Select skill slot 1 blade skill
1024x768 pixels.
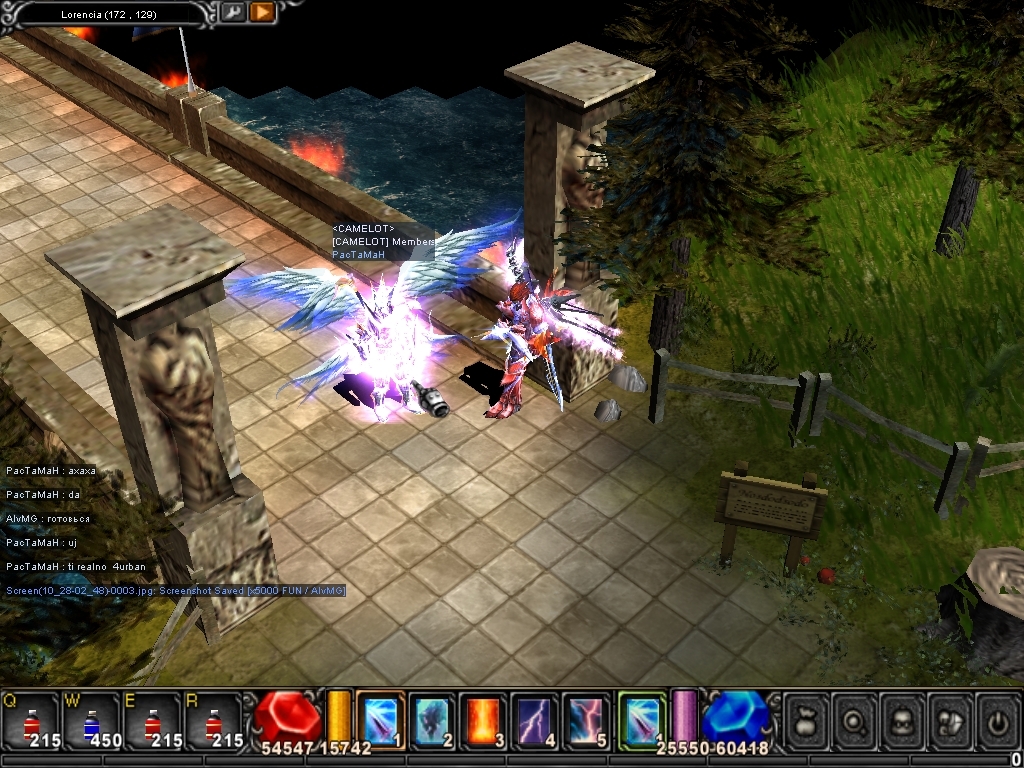(380, 720)
